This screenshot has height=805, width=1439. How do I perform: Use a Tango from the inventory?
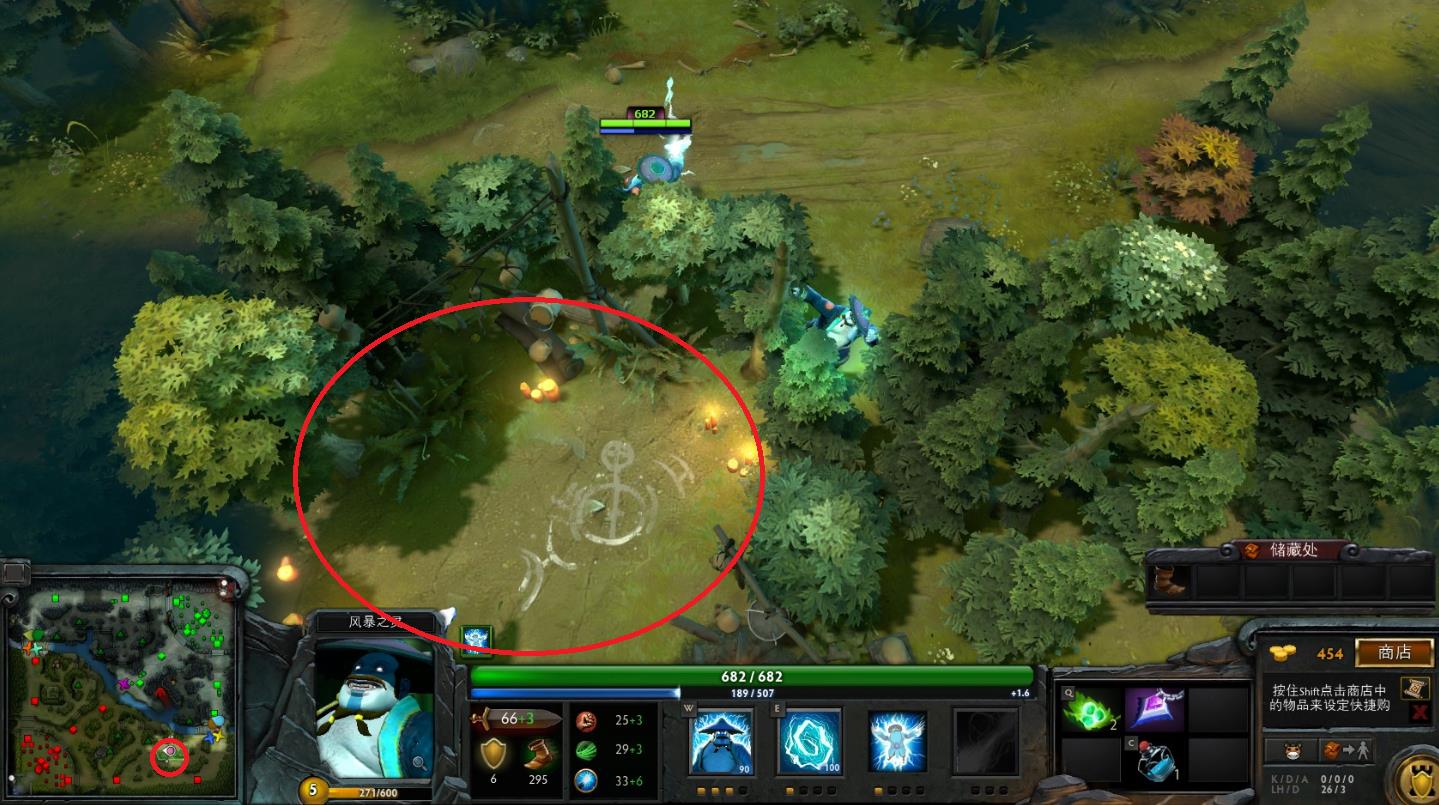1088,710
